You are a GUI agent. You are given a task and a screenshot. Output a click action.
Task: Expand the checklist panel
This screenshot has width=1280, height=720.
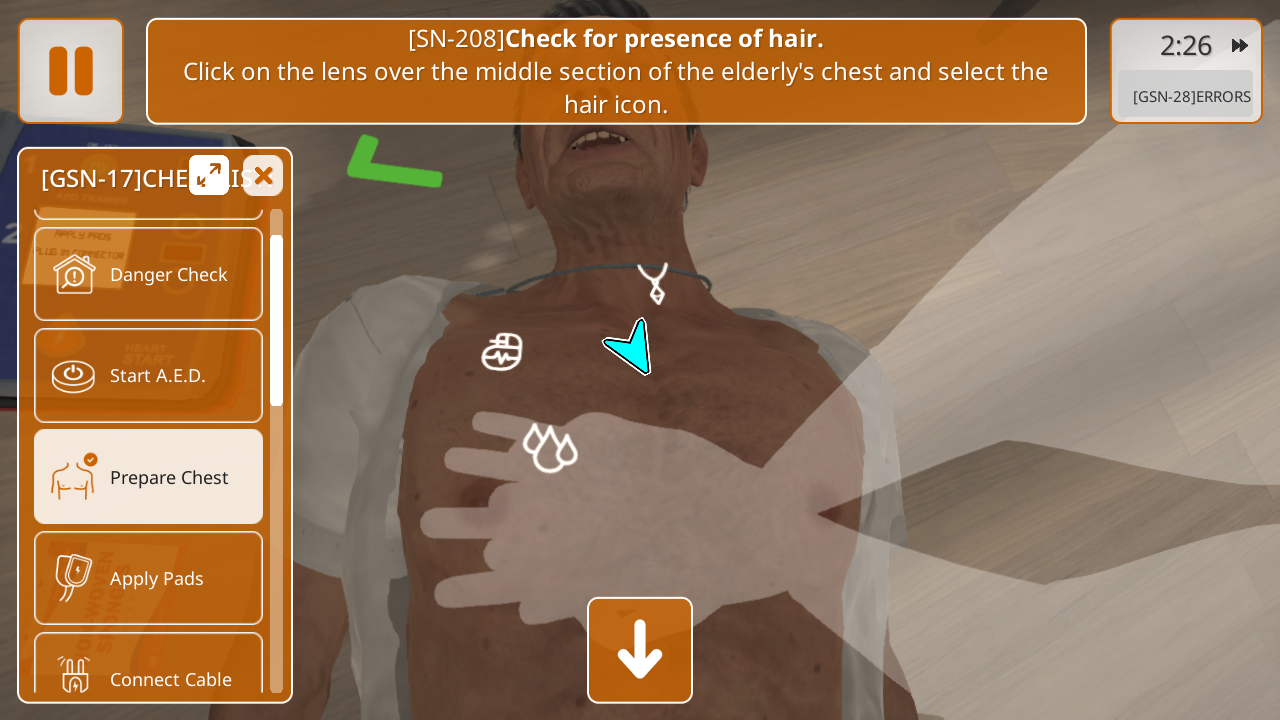[x=209, y=175]
